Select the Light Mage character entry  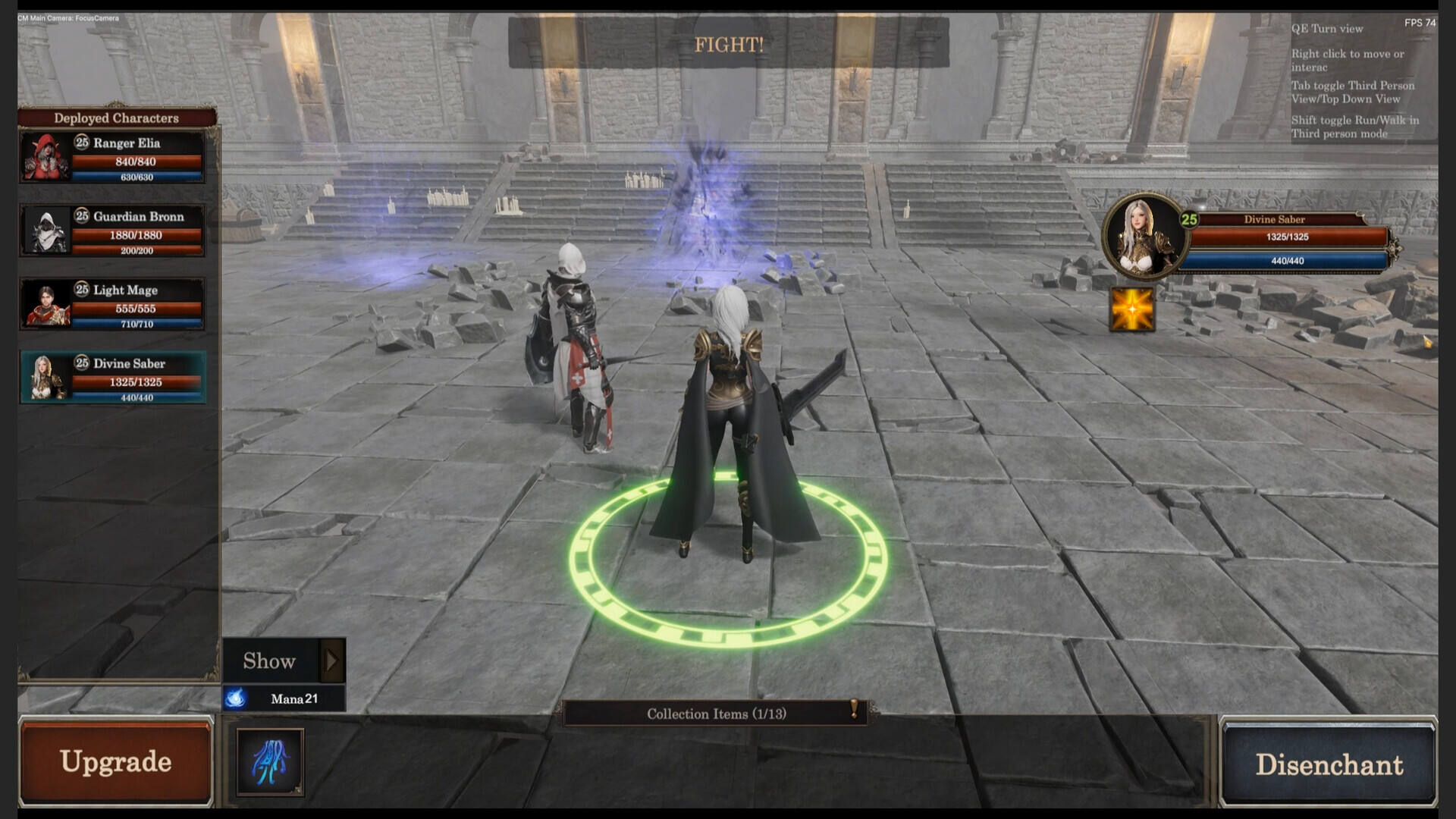[112, 305]
